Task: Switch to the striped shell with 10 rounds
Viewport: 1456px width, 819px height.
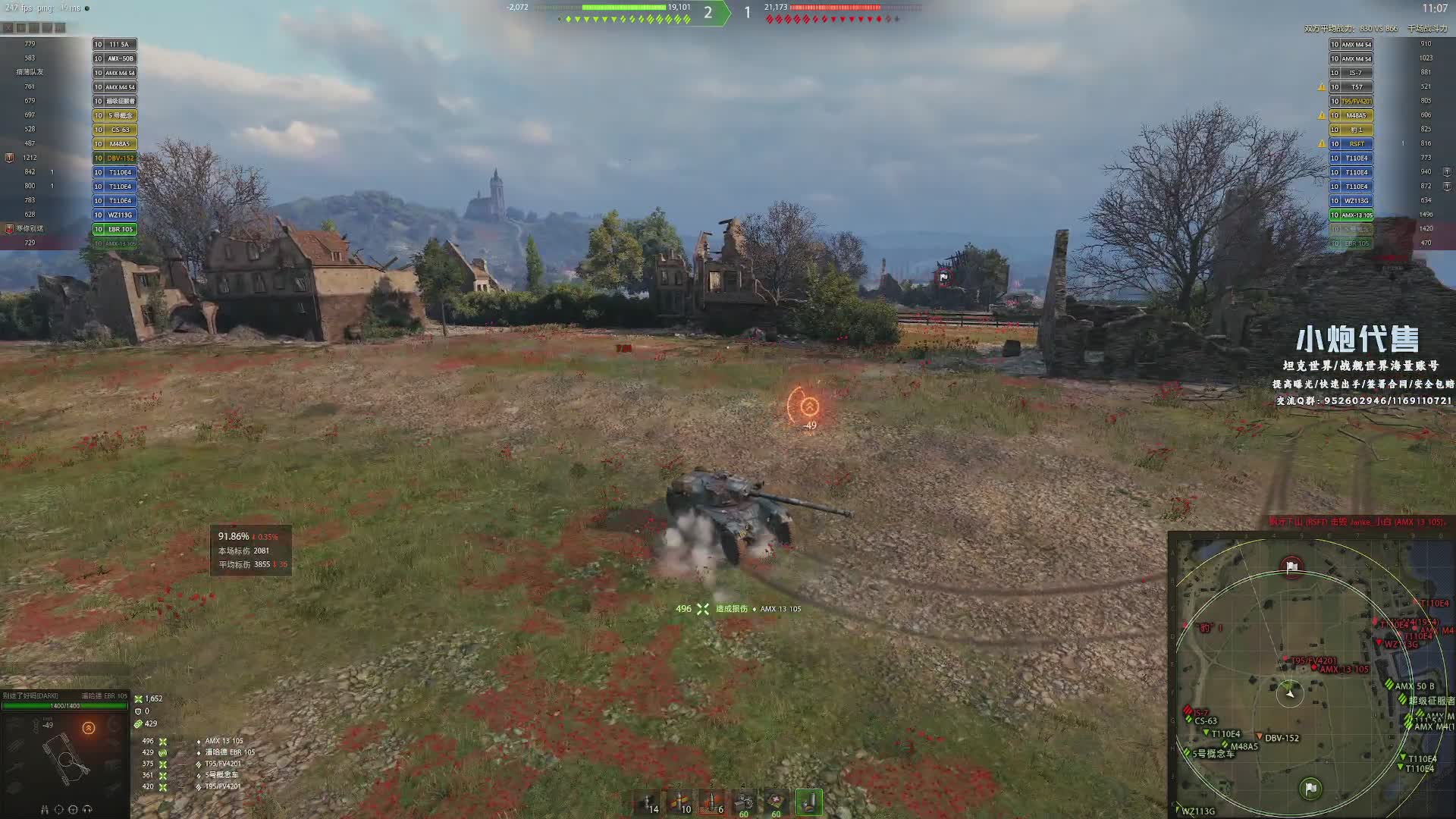Action: 680,802
